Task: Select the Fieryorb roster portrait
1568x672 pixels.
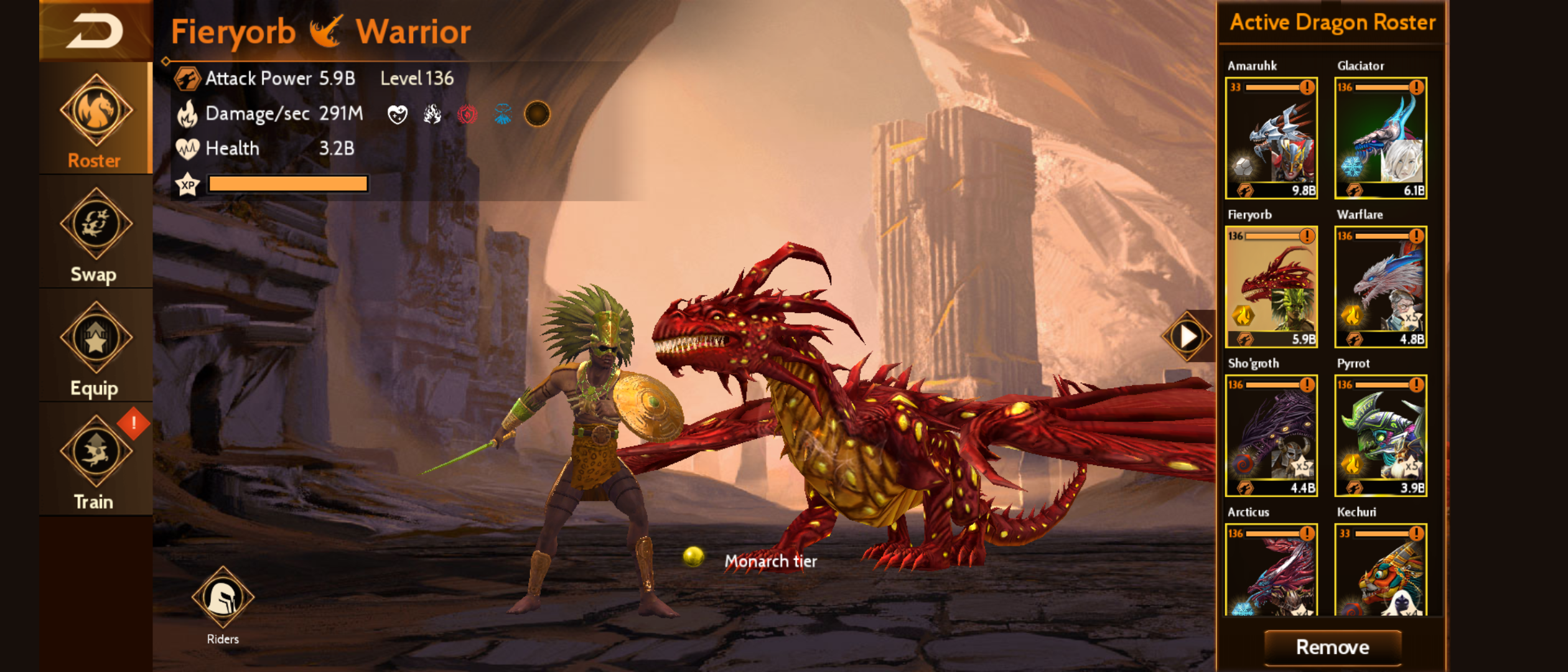Action: click(1271, 286)
